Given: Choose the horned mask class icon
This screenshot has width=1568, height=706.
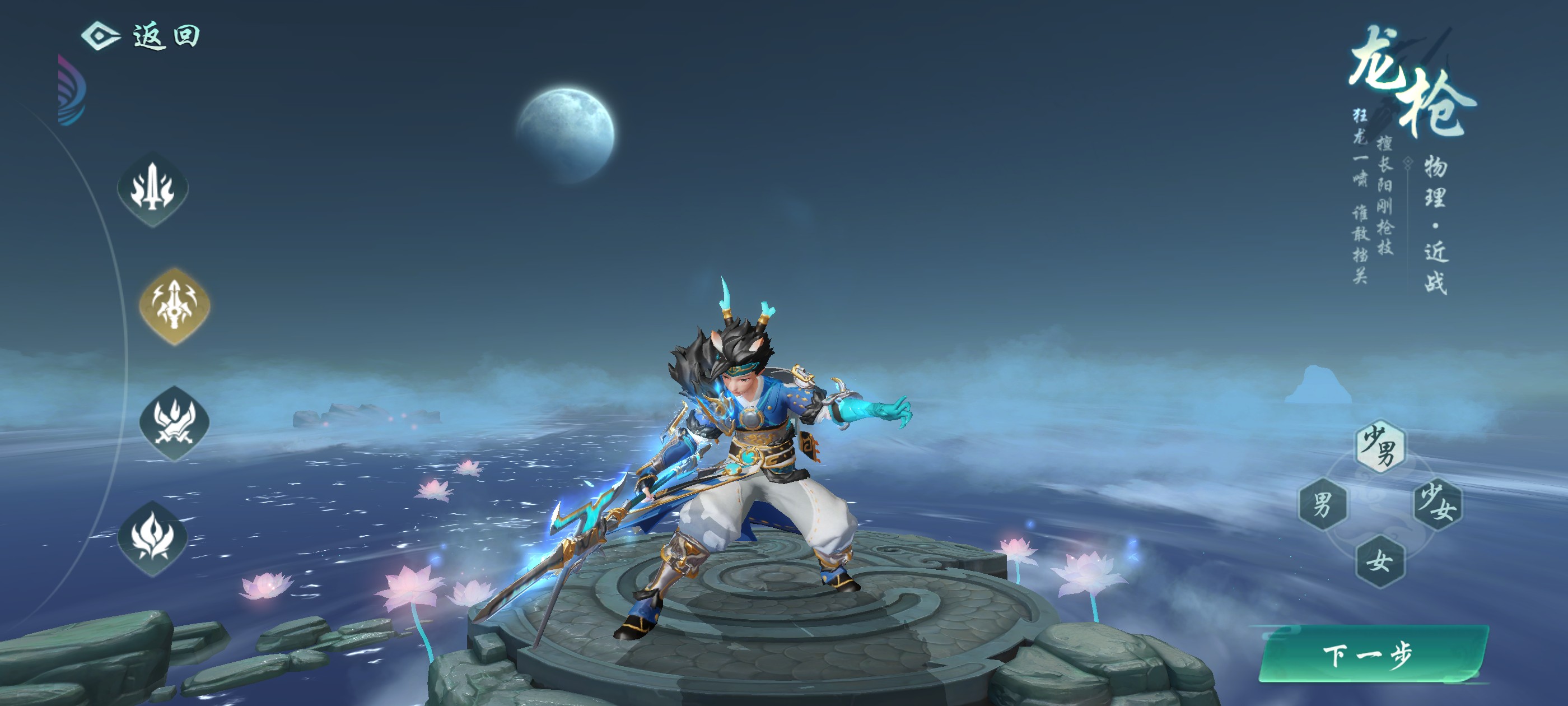Looking at the screenshot, I should (x=175, y=422).
